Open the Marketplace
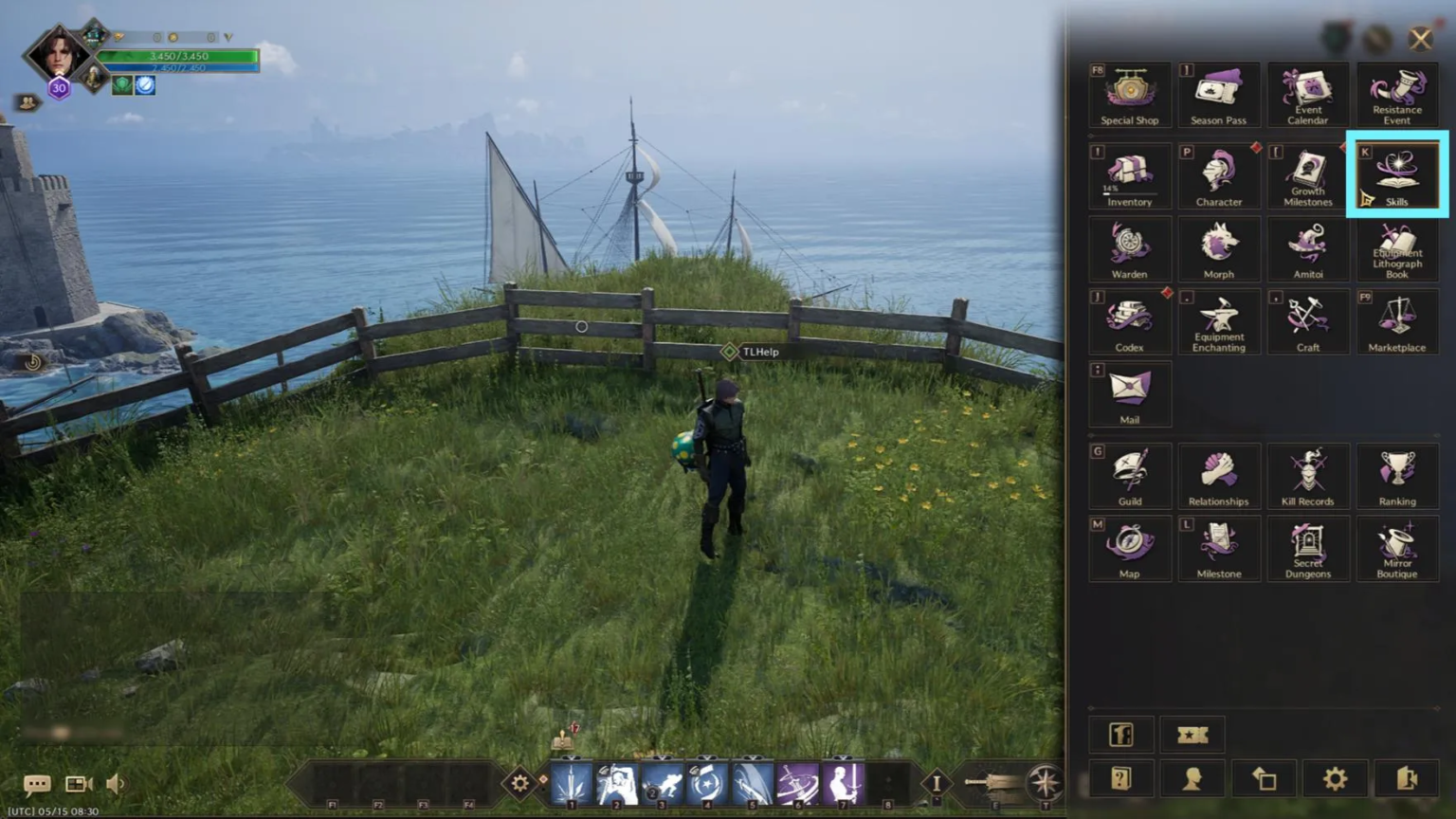The image size is (1456, 819). [1396, 321]
